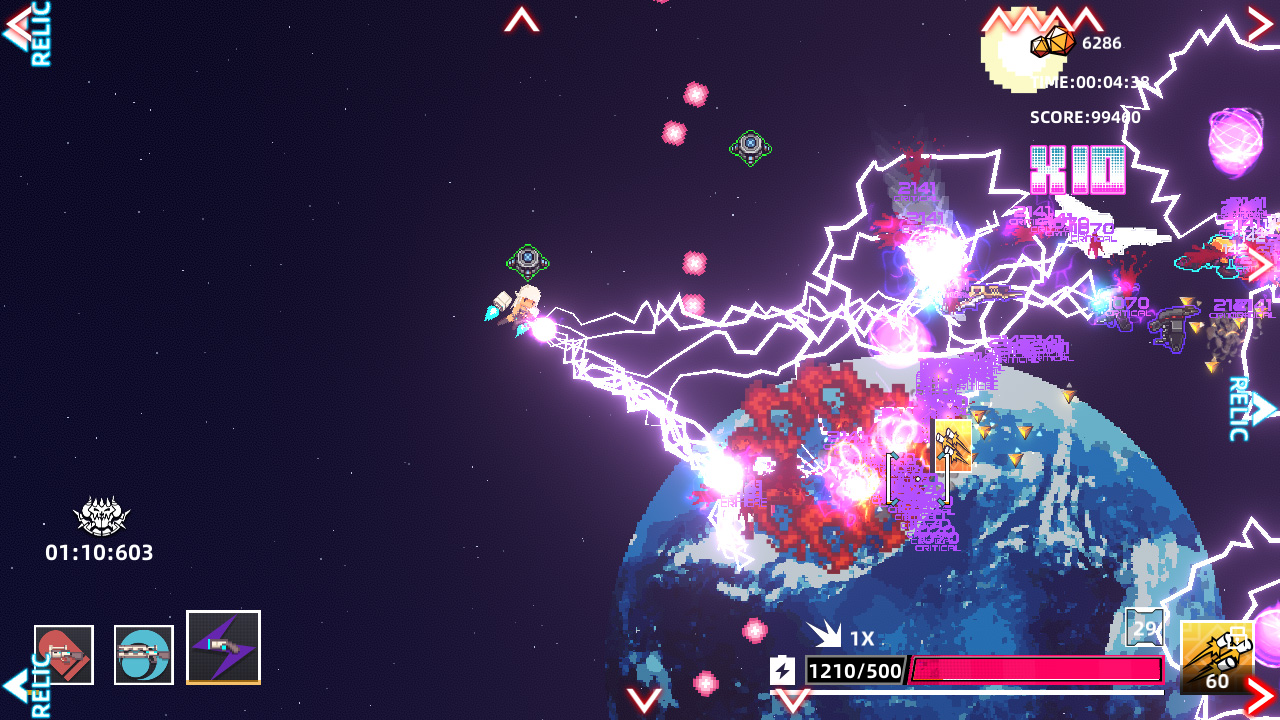Click the battery charge icon beside 1210/500
Image resolution: width=1280 pixels, height=720 pixels.
tap(783, 670)
